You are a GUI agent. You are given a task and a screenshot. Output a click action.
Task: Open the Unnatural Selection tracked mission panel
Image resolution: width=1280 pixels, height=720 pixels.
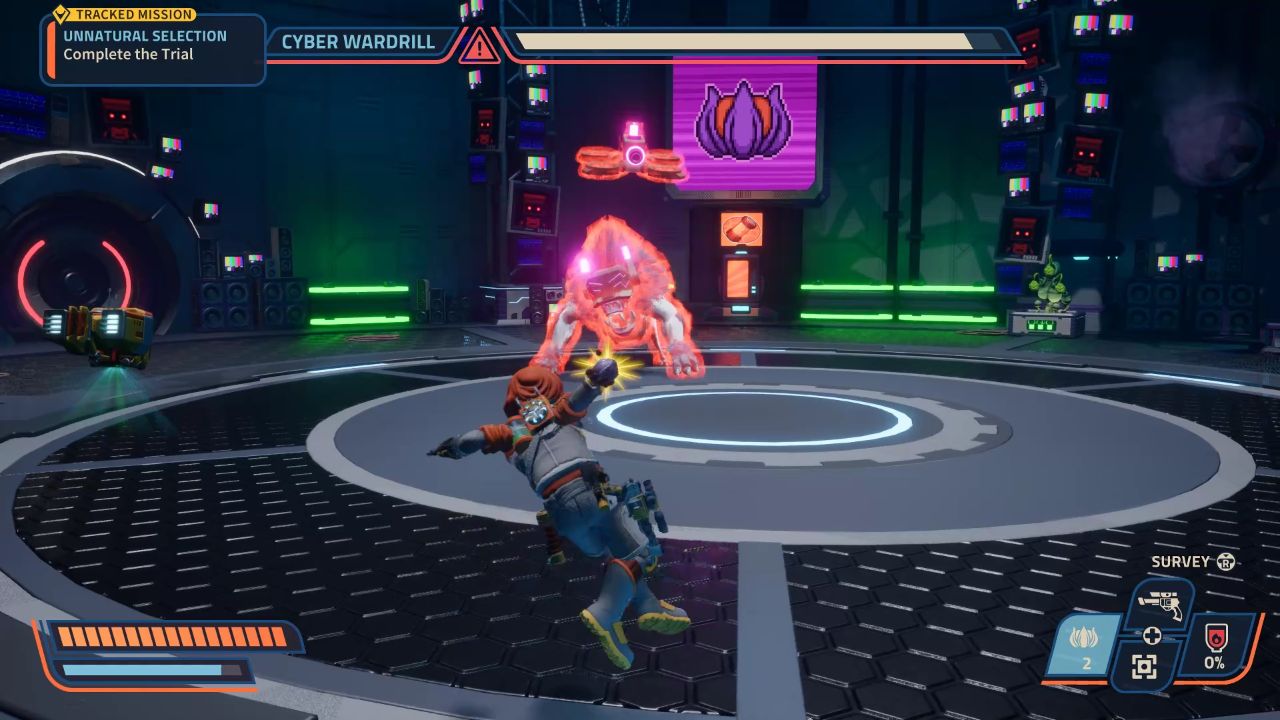153,45
